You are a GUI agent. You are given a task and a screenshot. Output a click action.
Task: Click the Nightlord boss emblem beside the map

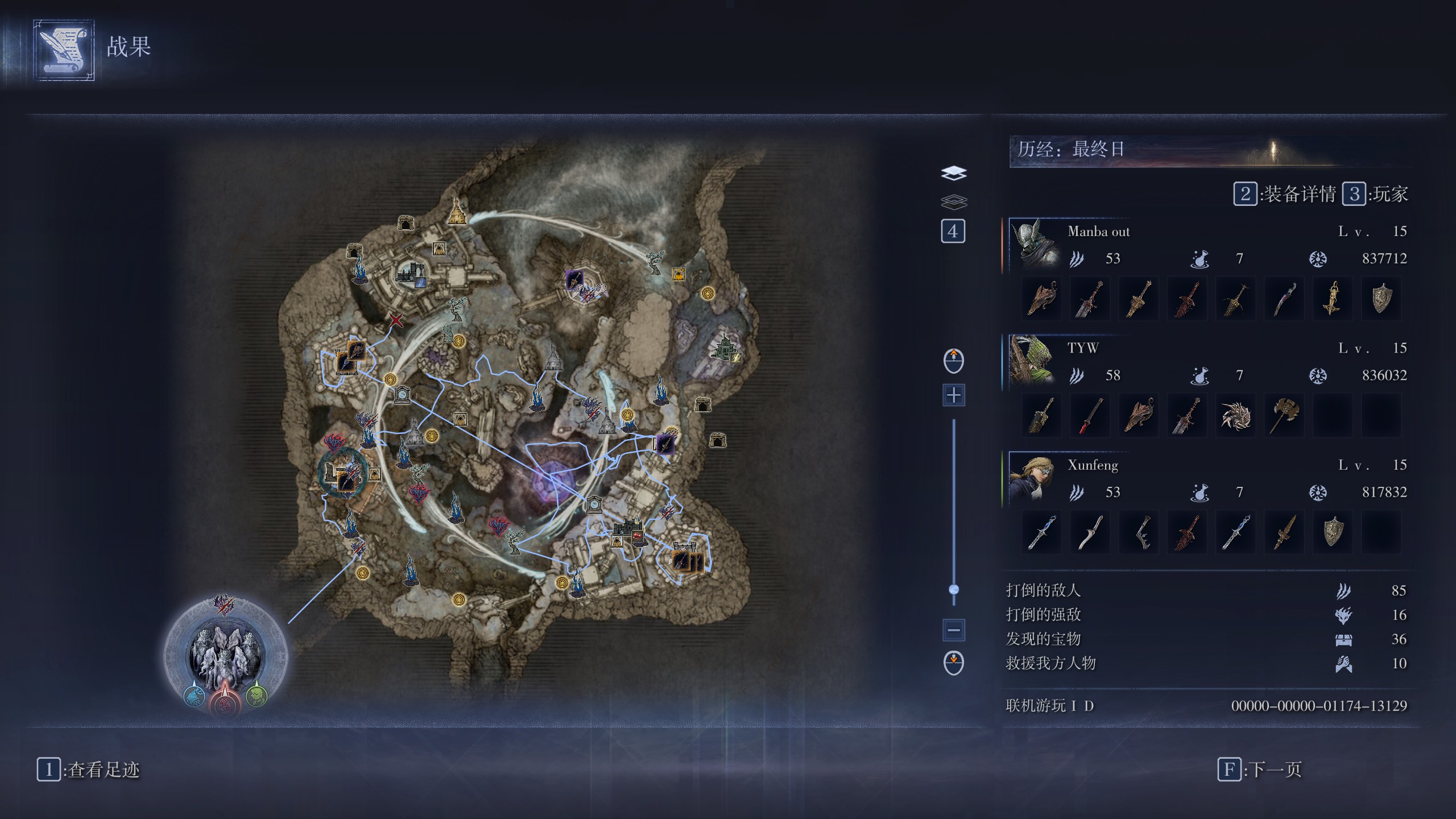click(x=225, y=654)
